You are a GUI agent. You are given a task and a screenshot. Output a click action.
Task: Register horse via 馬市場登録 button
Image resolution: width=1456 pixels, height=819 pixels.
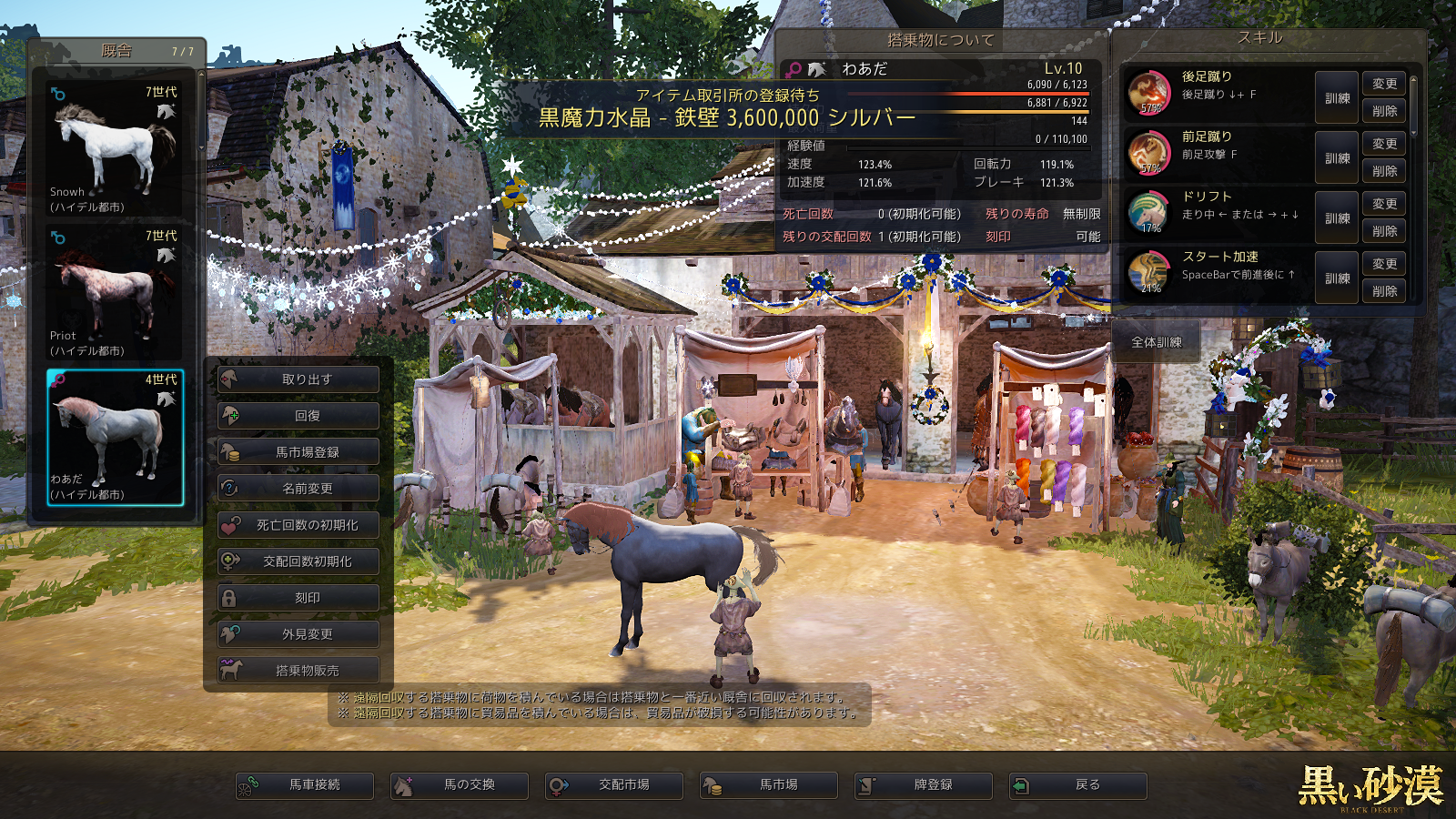click(x=298, y=452)
